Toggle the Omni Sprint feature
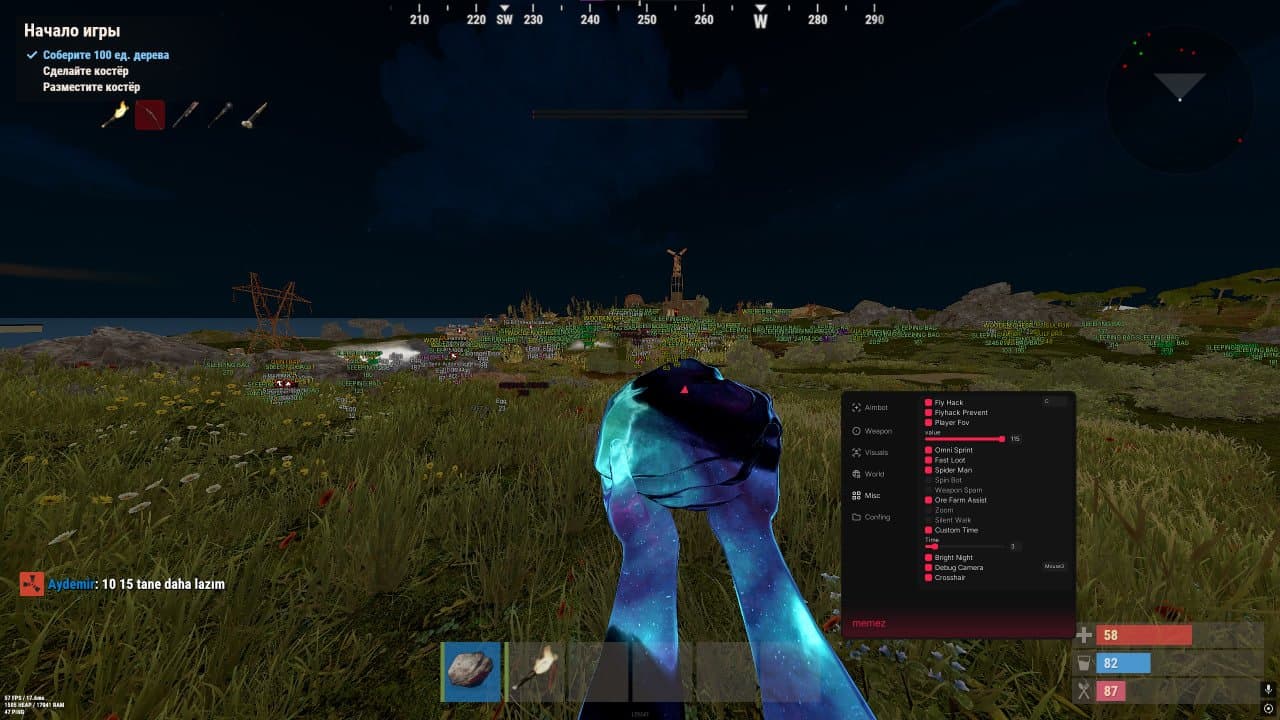The width and height of the screenshot is (1280, 720). [x=928, y=450]
